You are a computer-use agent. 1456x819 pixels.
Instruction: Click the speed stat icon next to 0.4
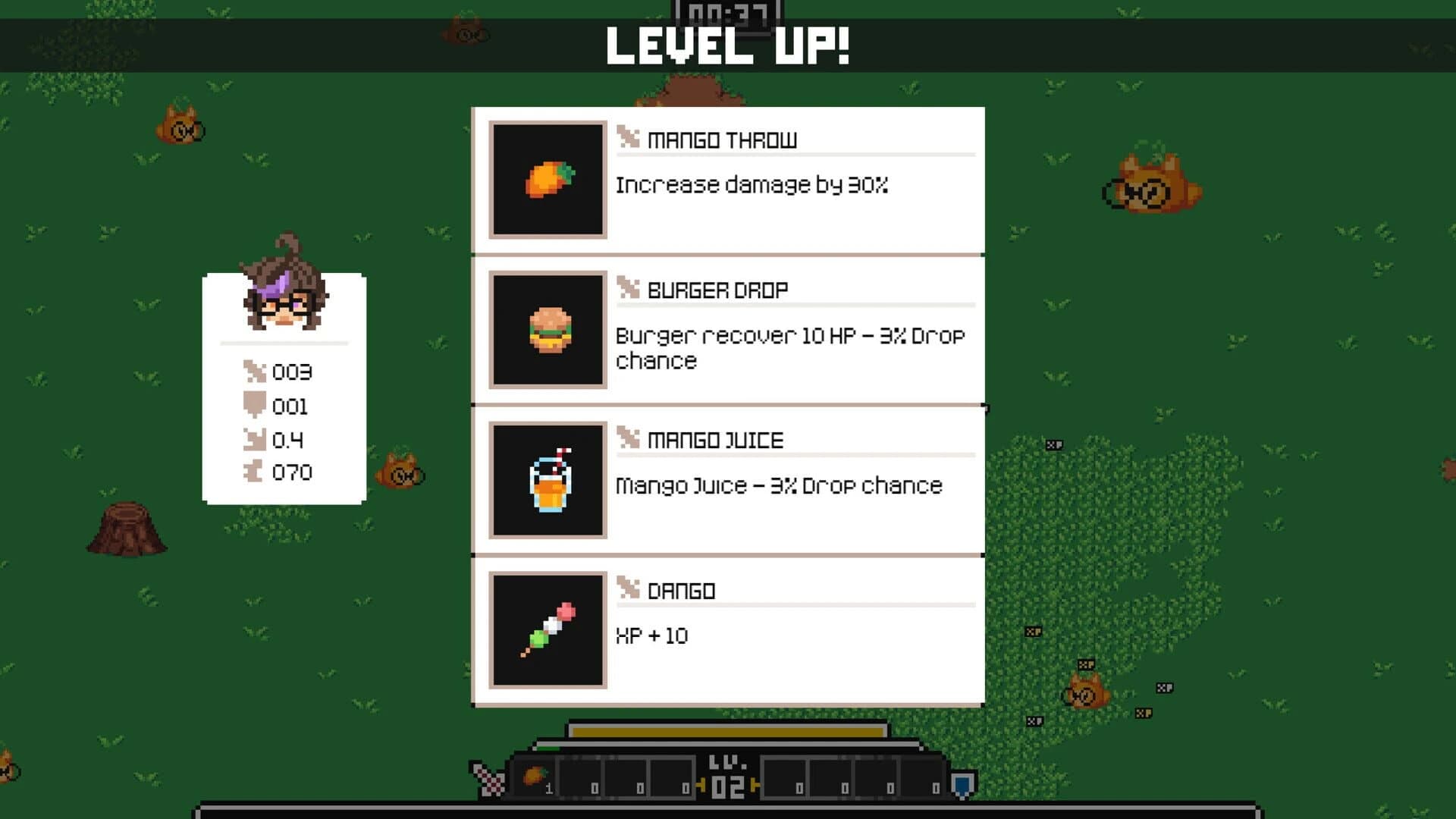253,439
